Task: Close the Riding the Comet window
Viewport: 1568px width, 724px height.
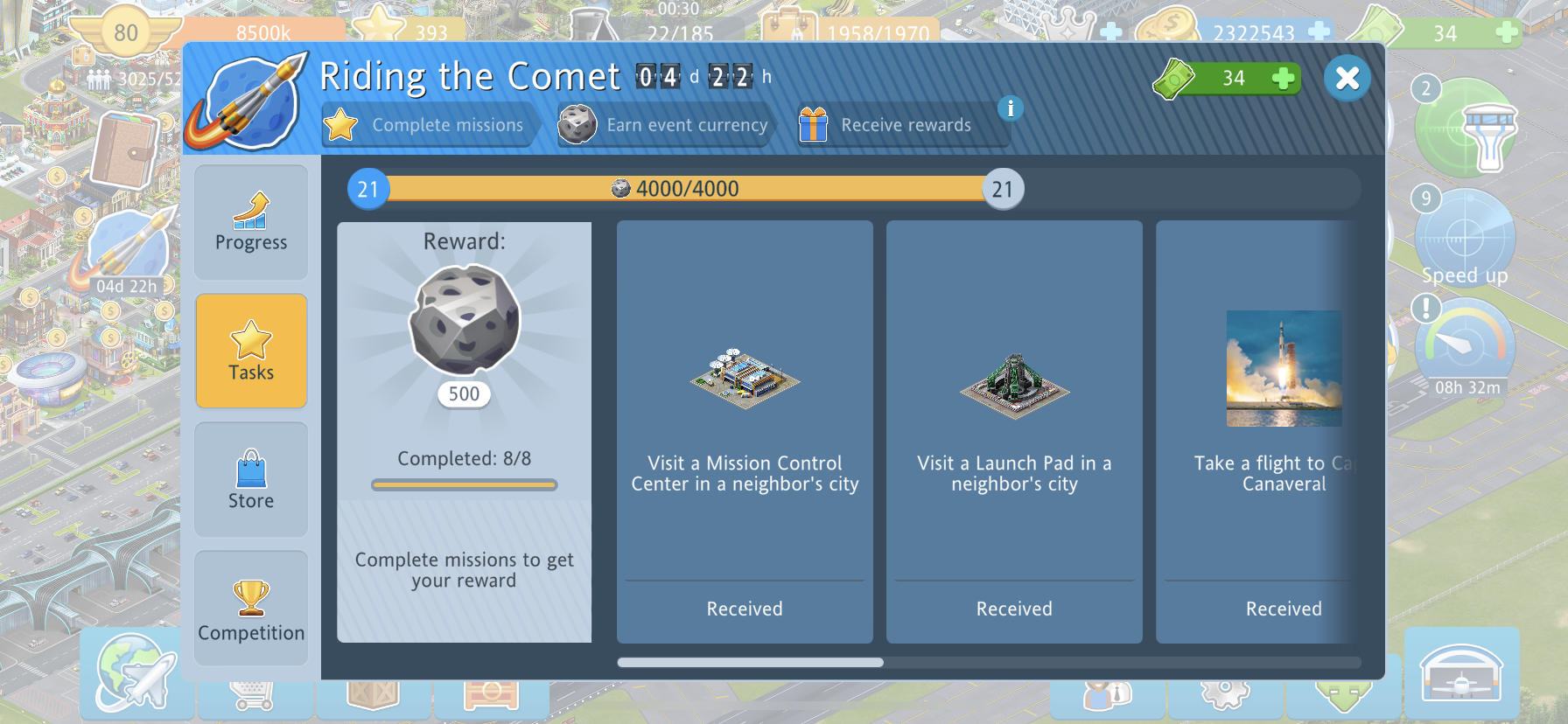Action: [1347, 79]
